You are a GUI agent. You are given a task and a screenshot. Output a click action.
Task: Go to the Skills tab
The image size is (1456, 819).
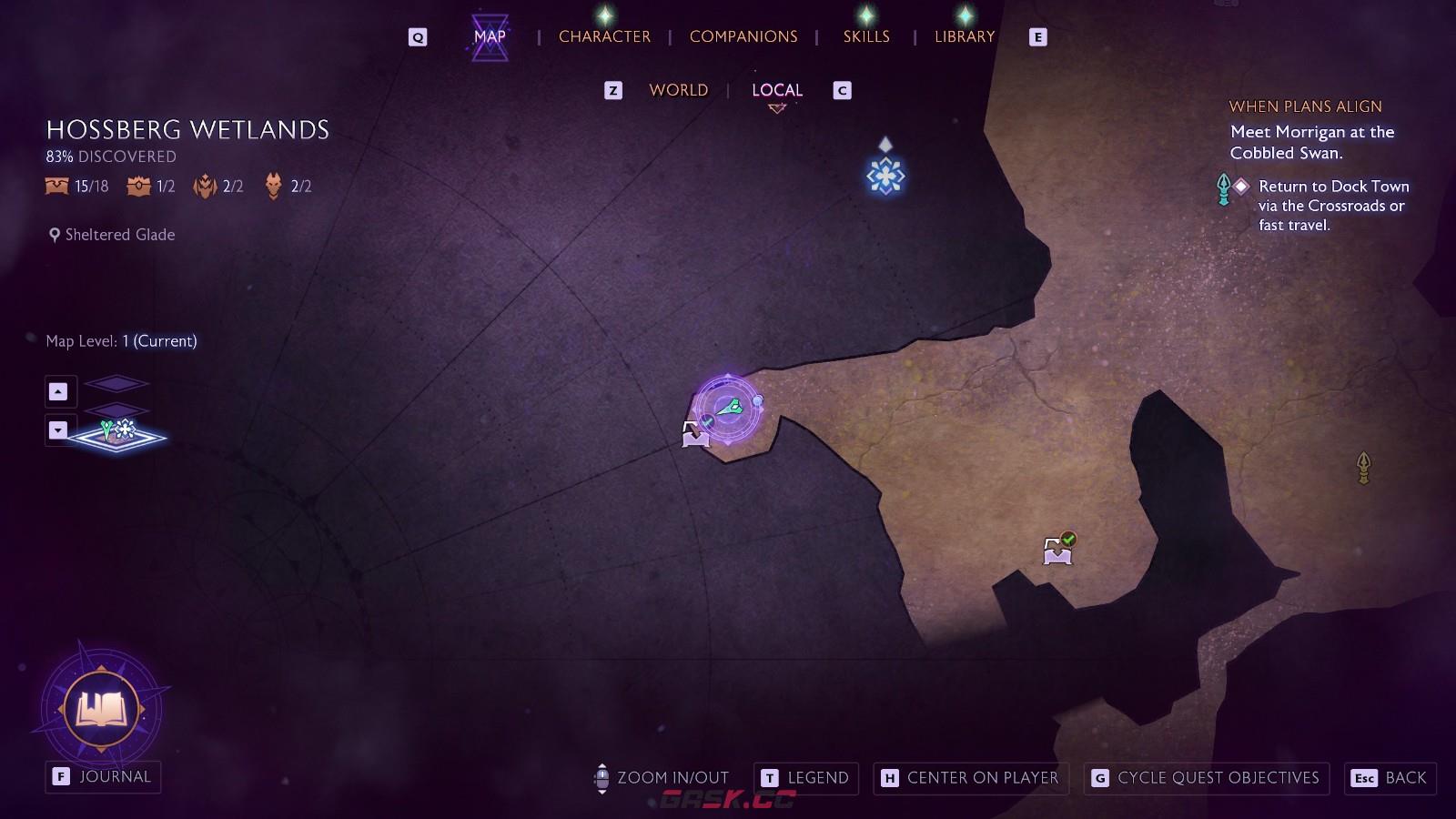(x=865, y=36)
